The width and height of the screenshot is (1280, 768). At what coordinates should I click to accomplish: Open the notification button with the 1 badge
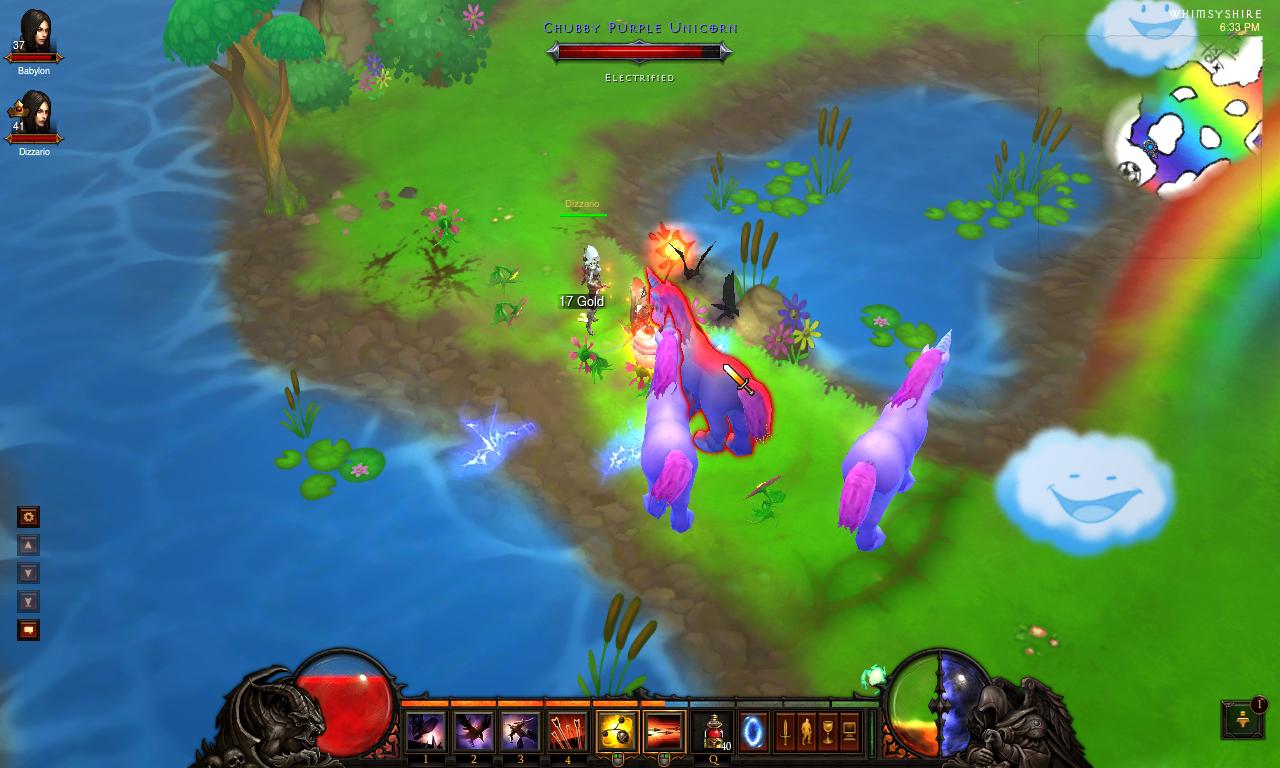1242,719
